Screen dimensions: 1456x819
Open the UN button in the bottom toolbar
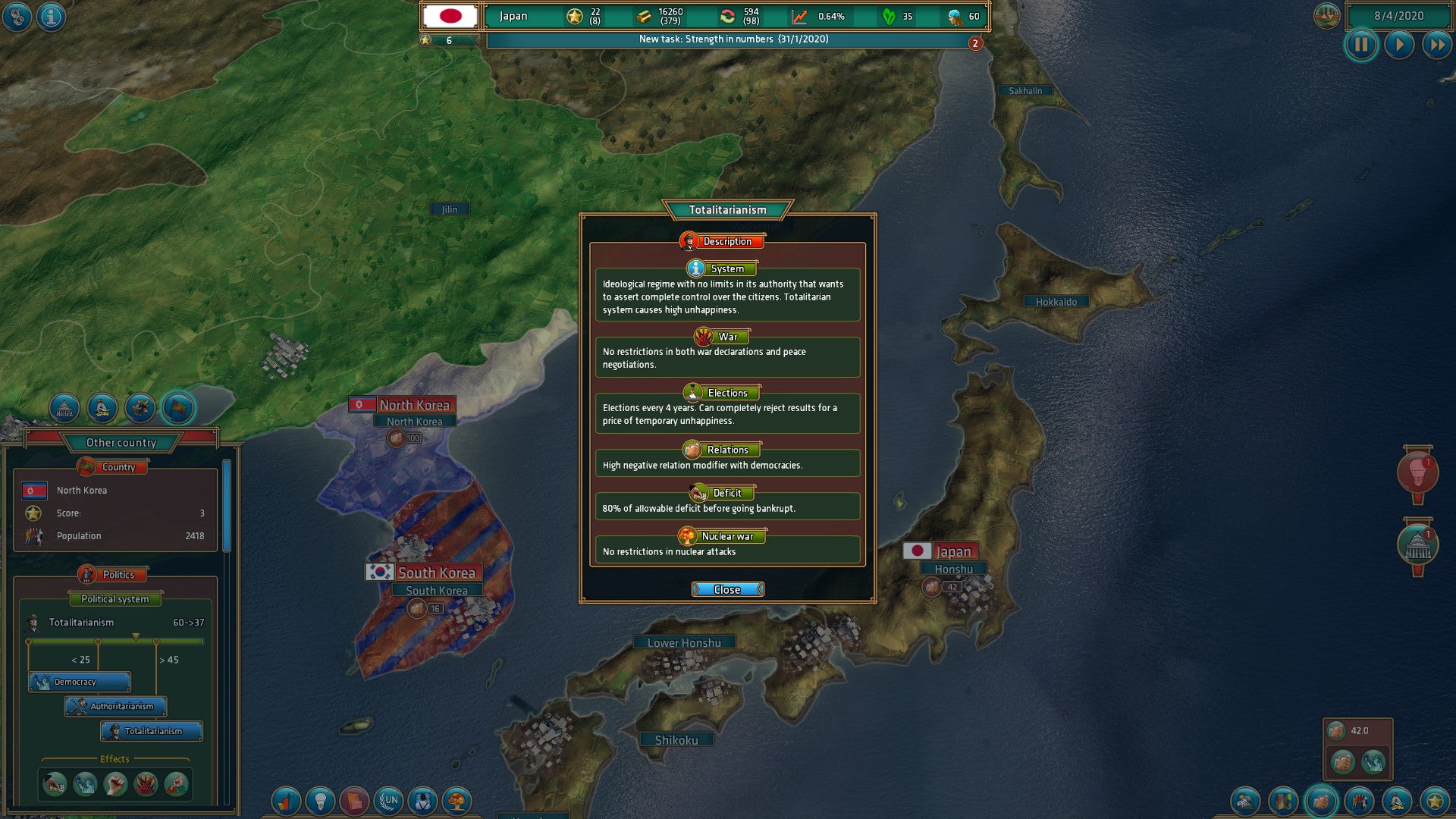point(389,800)
